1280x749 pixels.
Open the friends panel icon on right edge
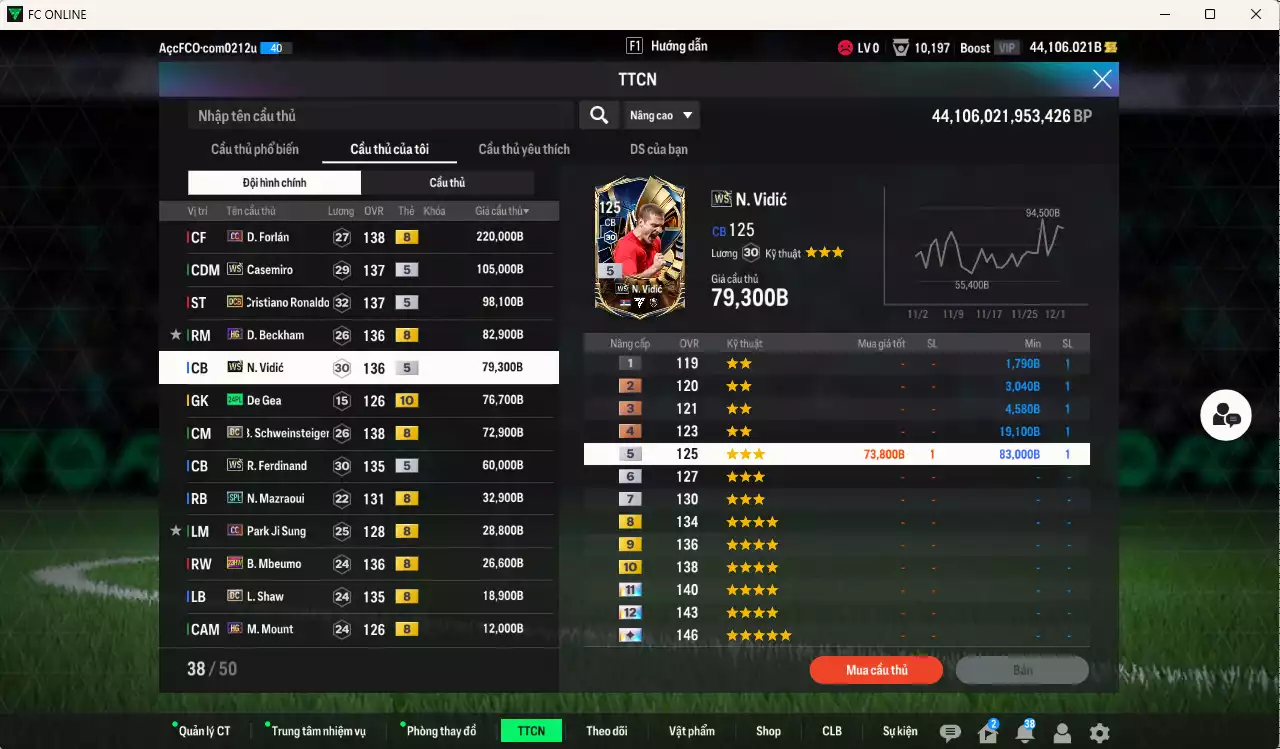(1226, 414)
